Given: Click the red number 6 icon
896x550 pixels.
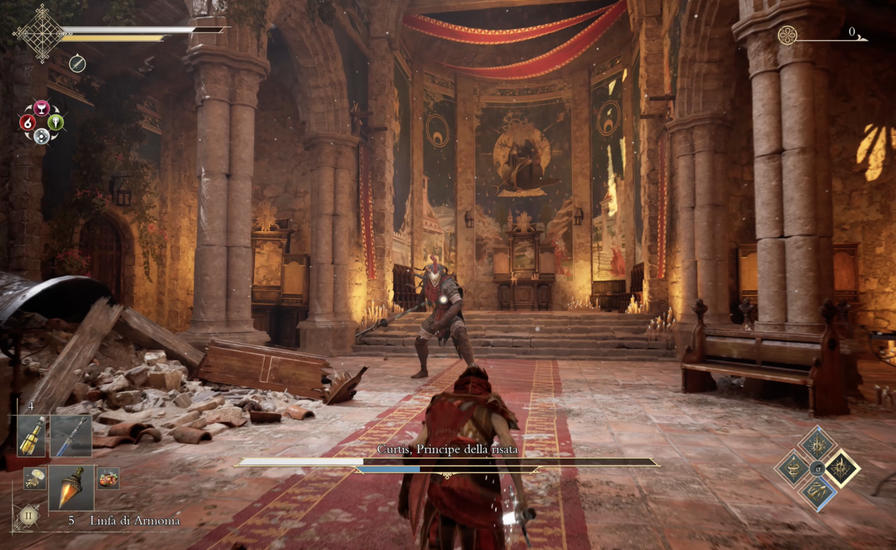Looking at the screenshot, I should [x=27, y=122].
